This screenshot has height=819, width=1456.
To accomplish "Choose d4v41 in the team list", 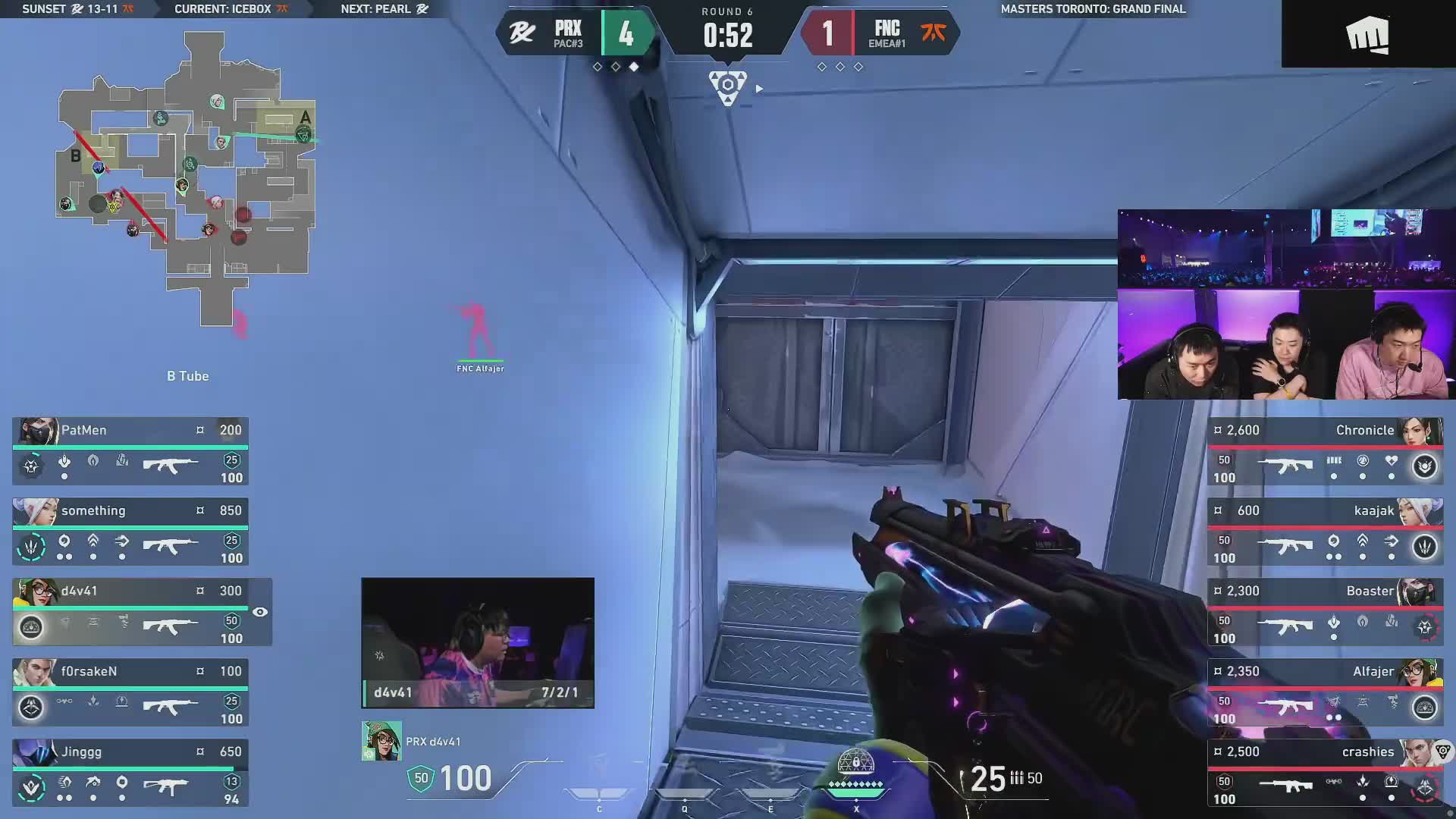I will pos(130,612).
